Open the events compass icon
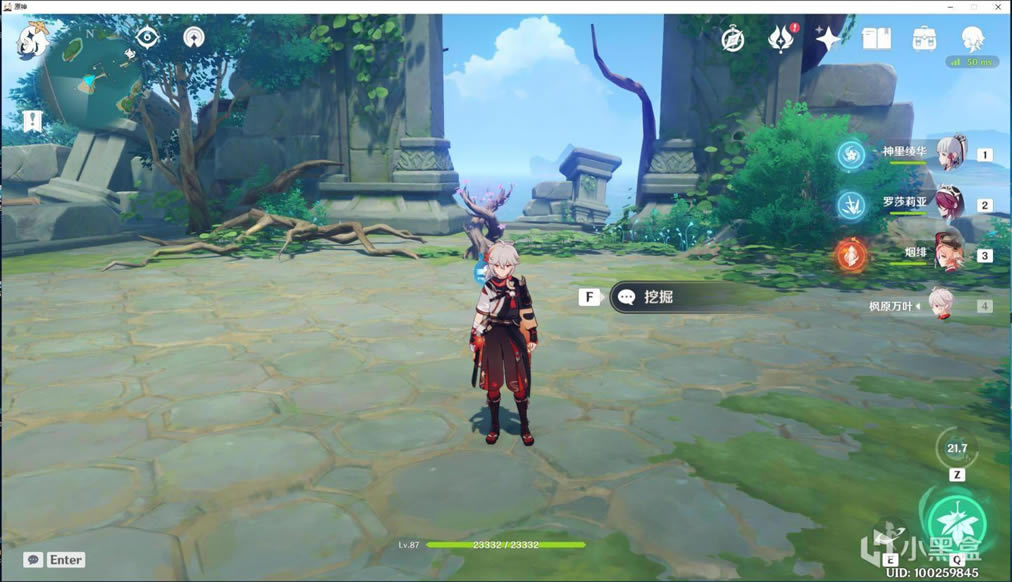This screenshot has height=582, width=1012. 734,39
